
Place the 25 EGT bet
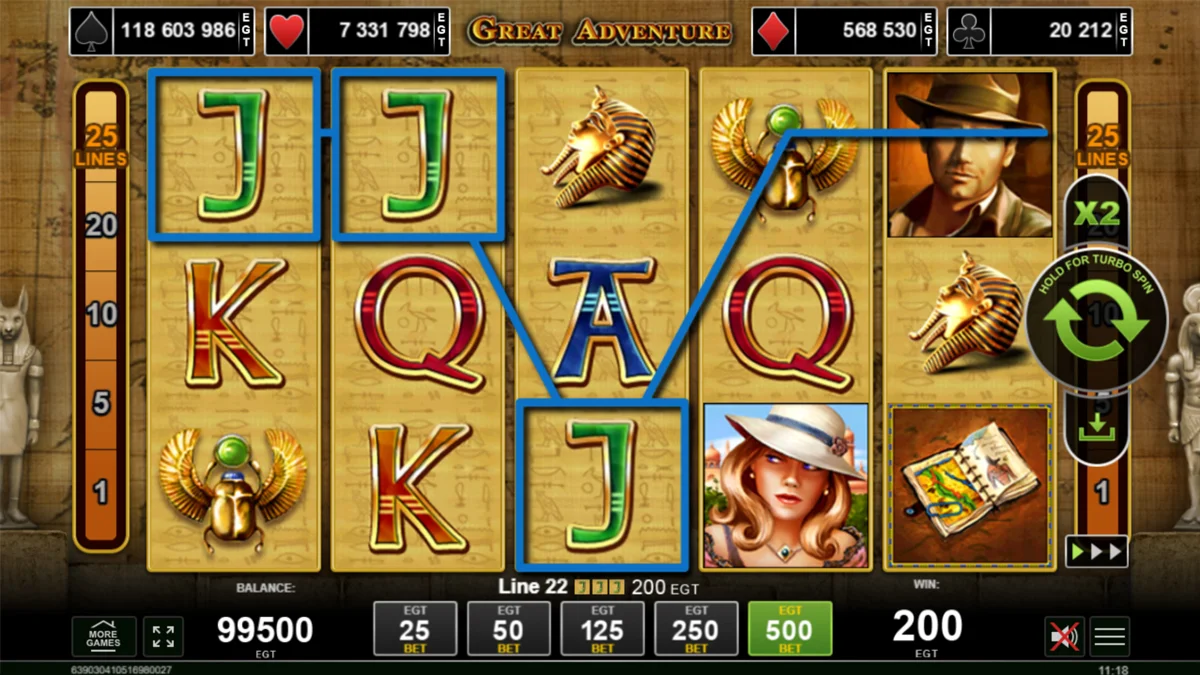[x=414, y=629]
